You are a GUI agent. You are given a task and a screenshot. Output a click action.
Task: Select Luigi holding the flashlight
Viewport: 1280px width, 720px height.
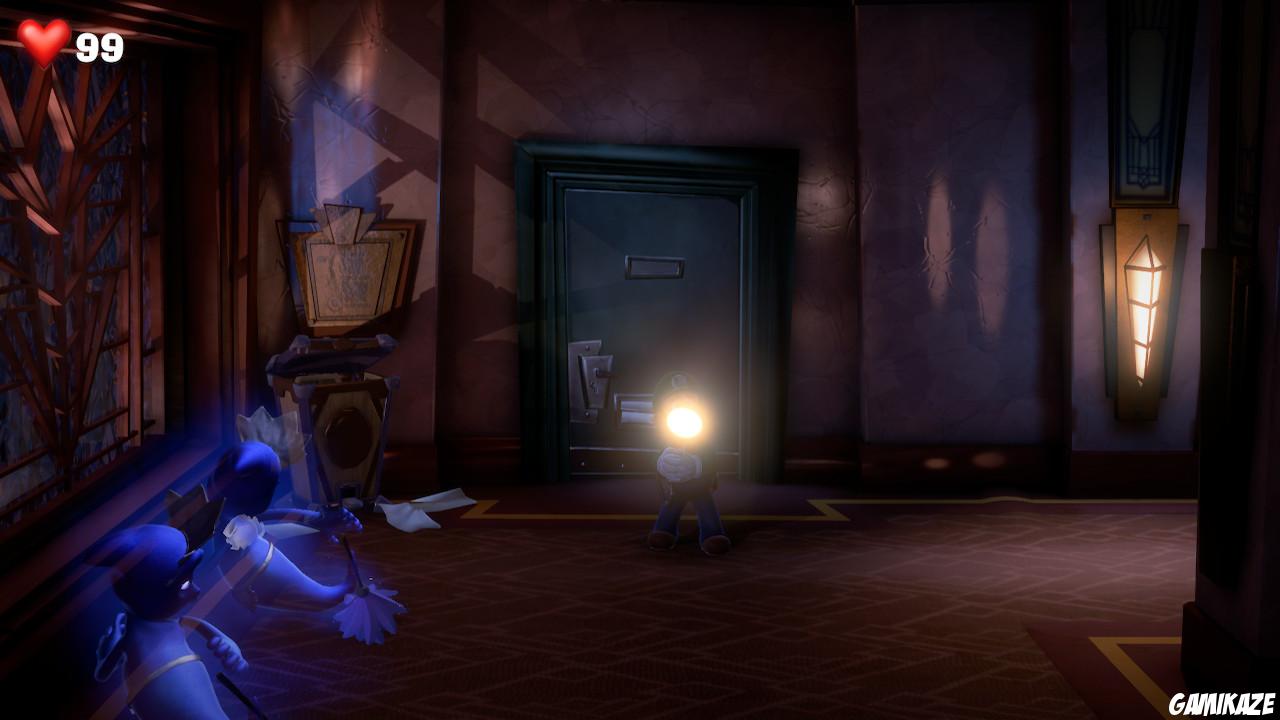click(685, 490)
